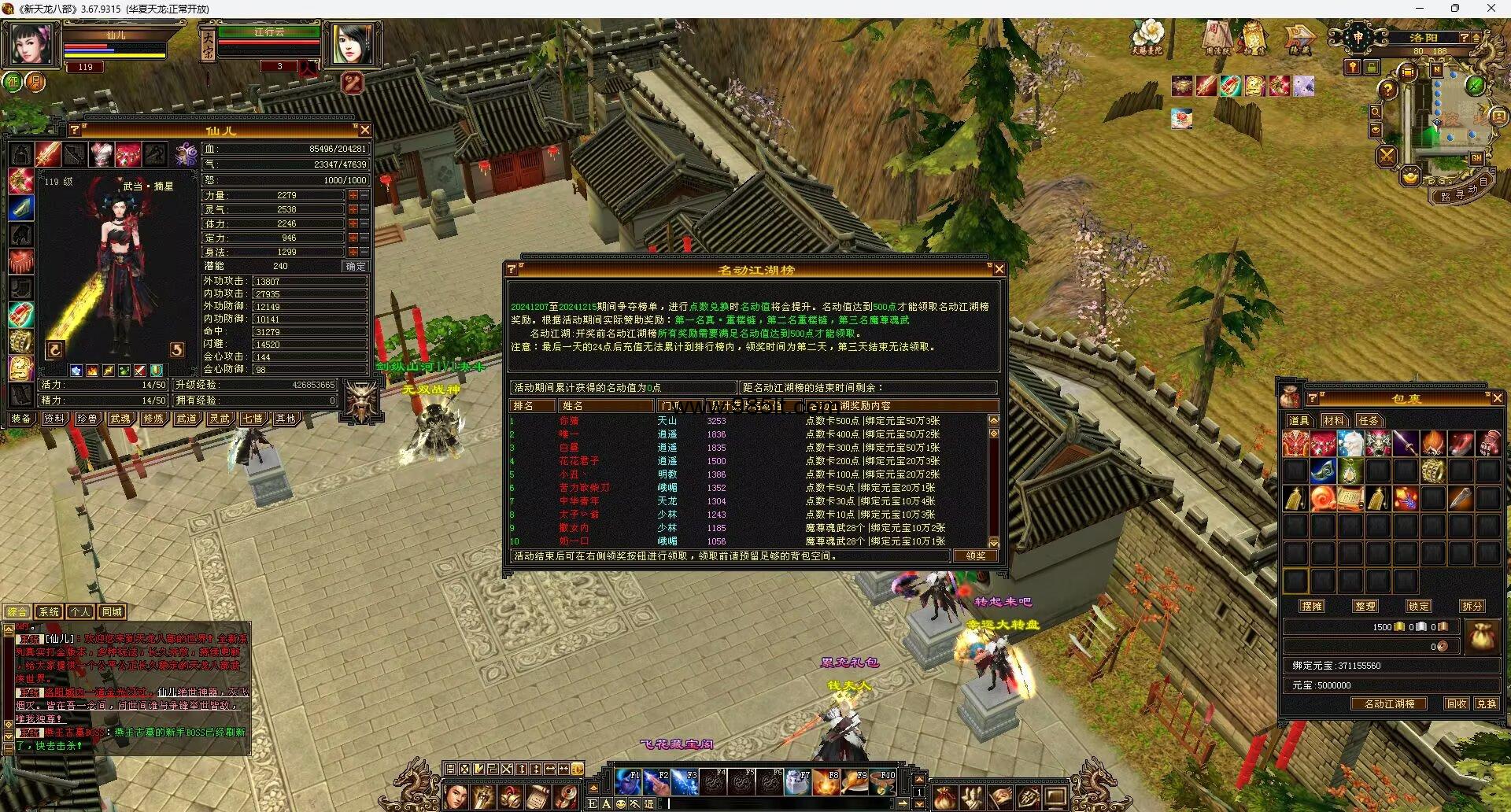Screen dimensions: 1511x812
Task: Select the flaming sword equipment slot
Action: 47,153
